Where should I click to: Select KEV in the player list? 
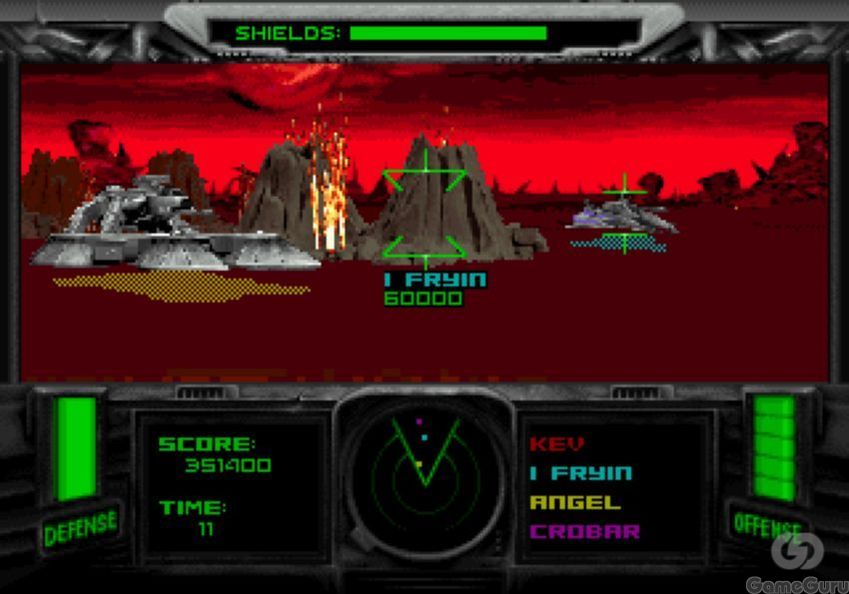click(557, 444)
